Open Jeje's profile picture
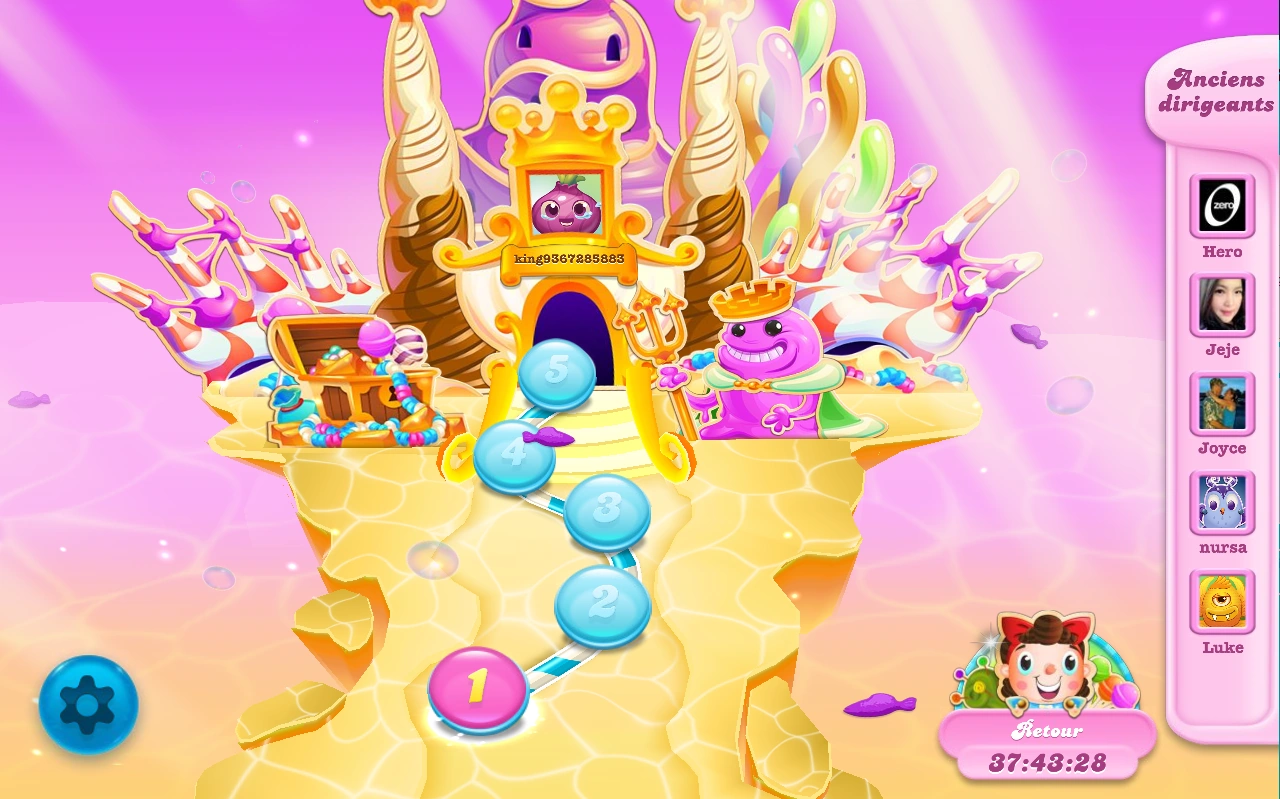 [1222, 305]
